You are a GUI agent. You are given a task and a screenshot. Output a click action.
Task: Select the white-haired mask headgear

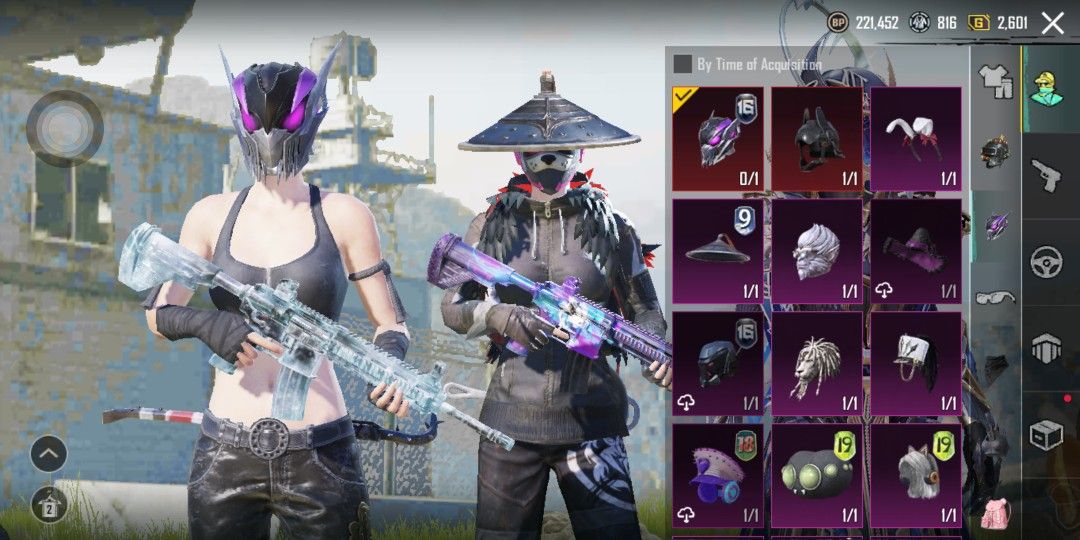(x=816, y=250)
